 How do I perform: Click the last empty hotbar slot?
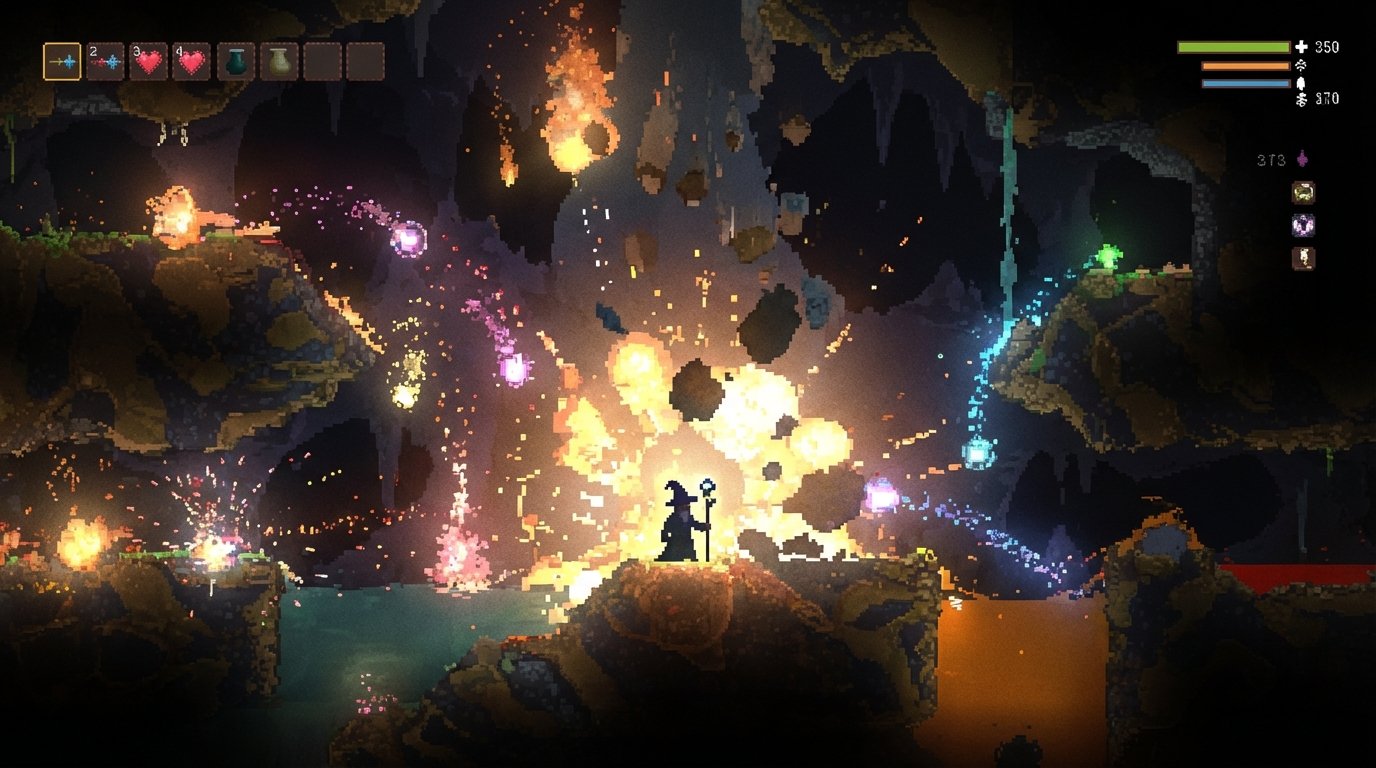point(366,61)
